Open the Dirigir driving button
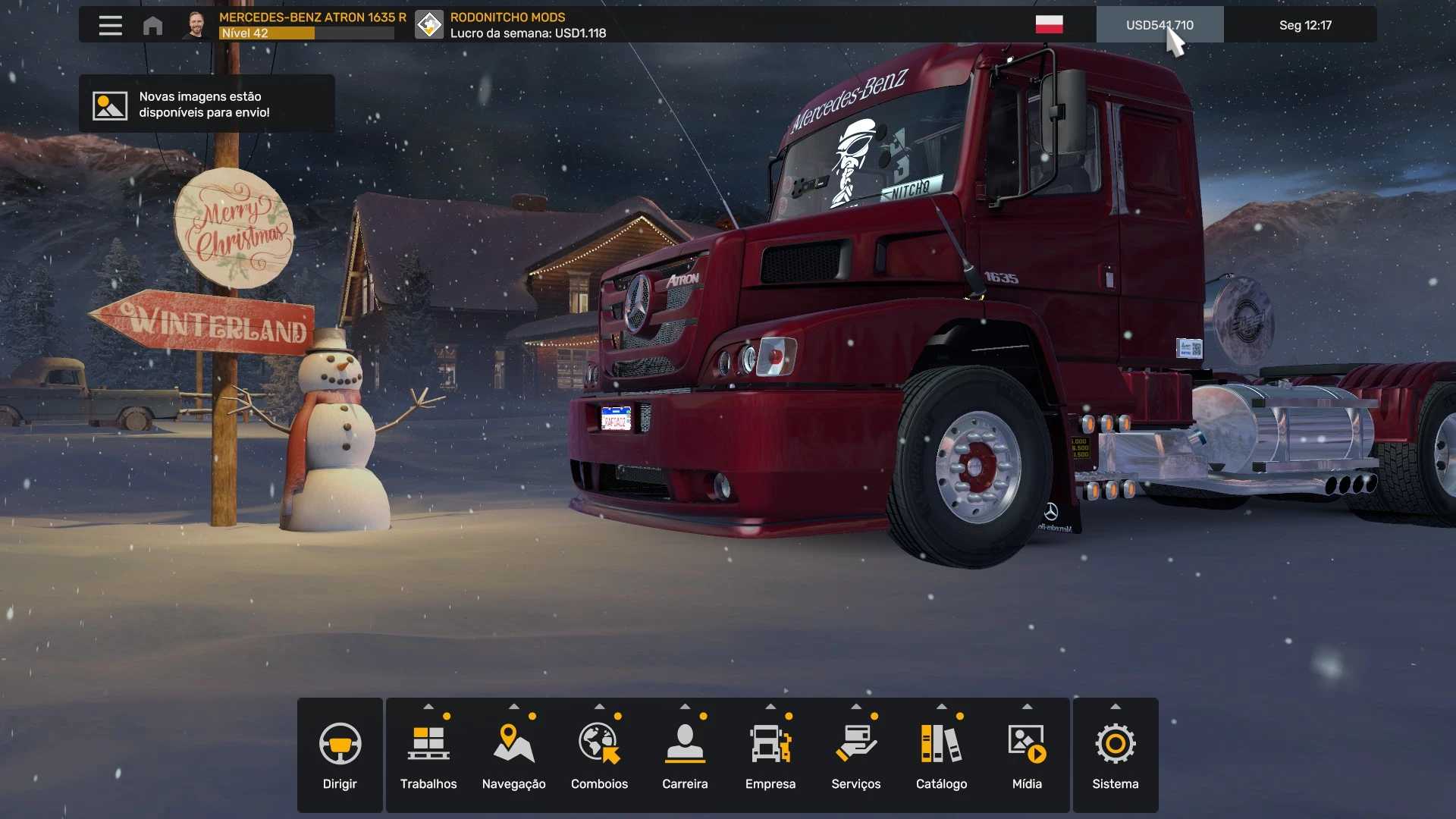The width and height of the screenshot is (1456, 819). [340, 755]
